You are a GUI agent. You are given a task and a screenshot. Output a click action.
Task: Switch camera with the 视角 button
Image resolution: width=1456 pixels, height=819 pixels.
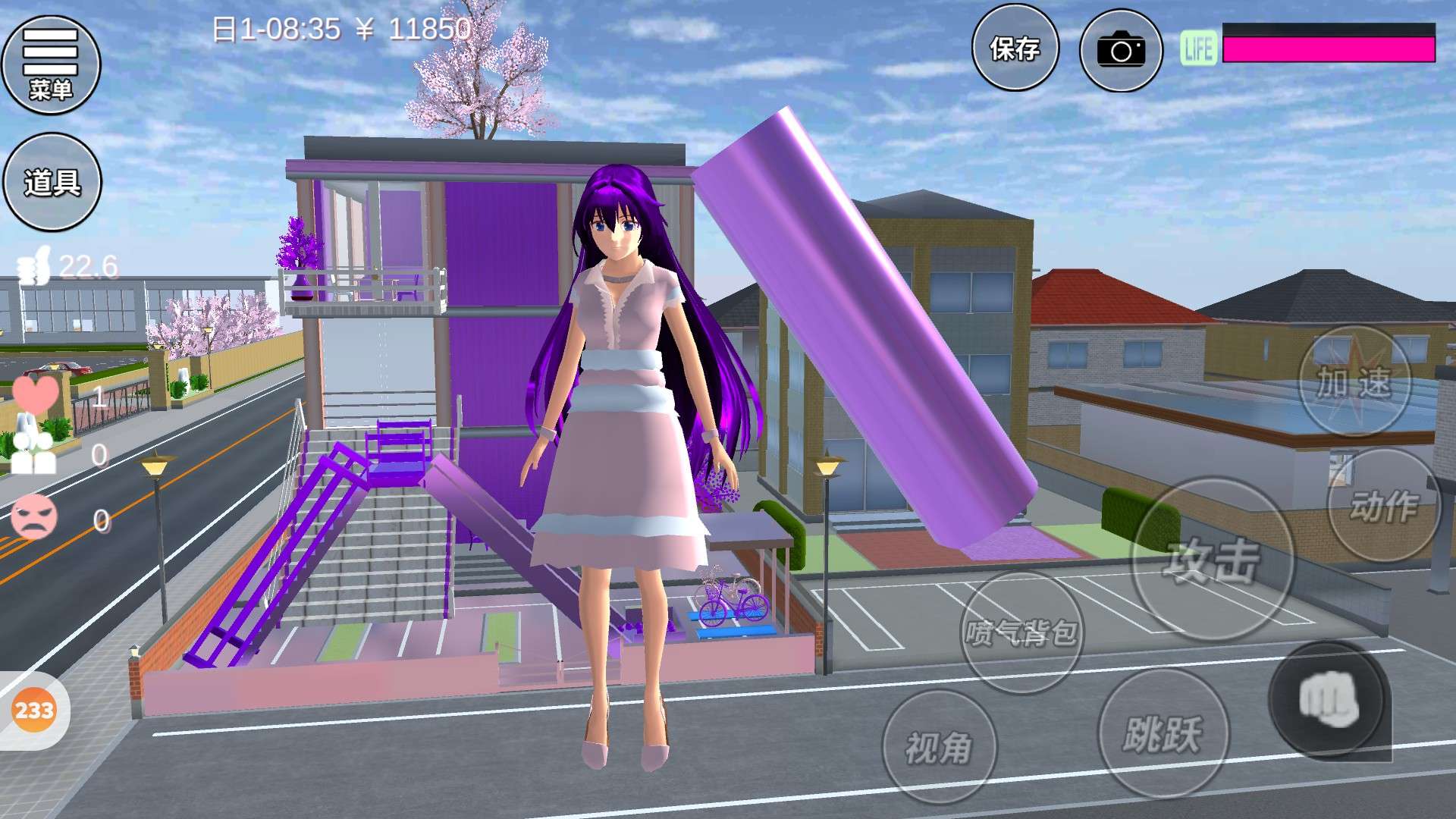tap(939, 748)
